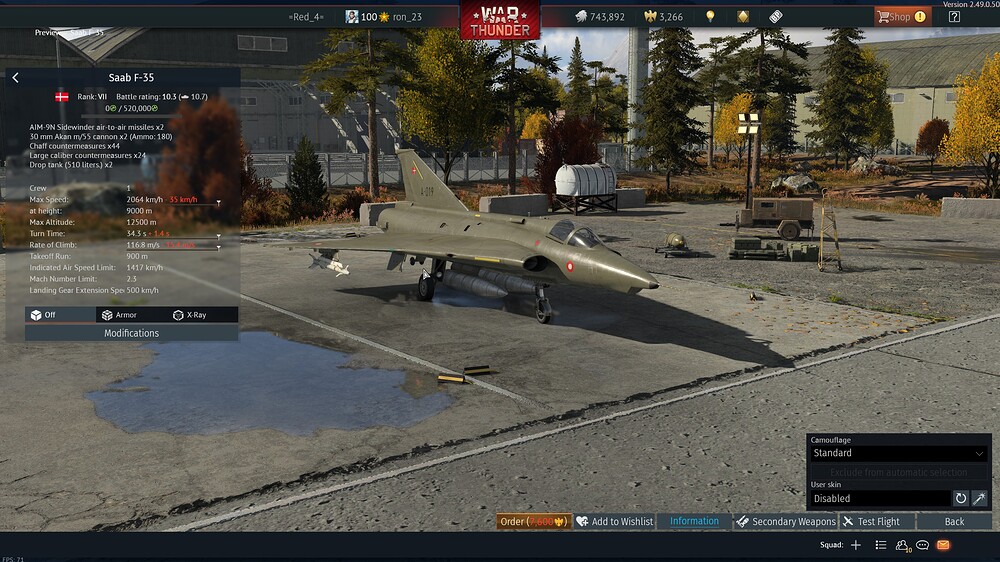Viewport: 1000px width, 562px height.
Task: Open the Camouflage dropdown set to Standard
Action: [x=898, y=453]
